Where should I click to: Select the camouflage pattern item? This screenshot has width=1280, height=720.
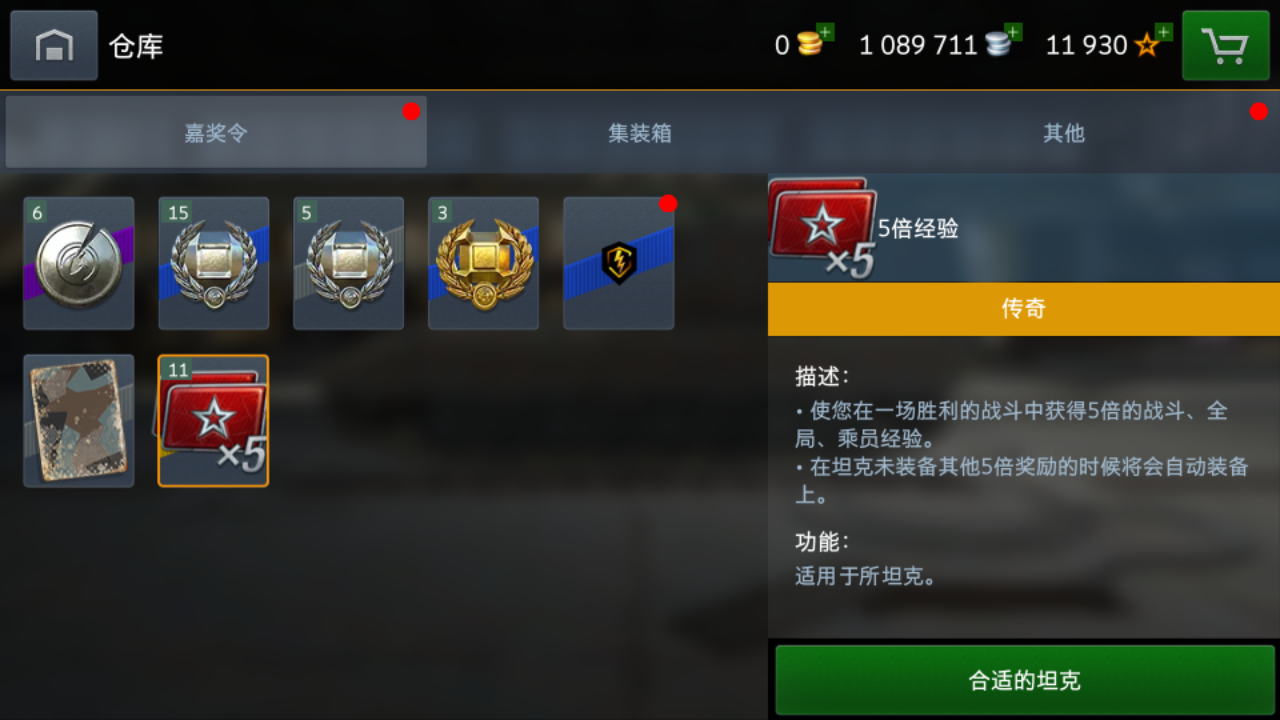78,420
